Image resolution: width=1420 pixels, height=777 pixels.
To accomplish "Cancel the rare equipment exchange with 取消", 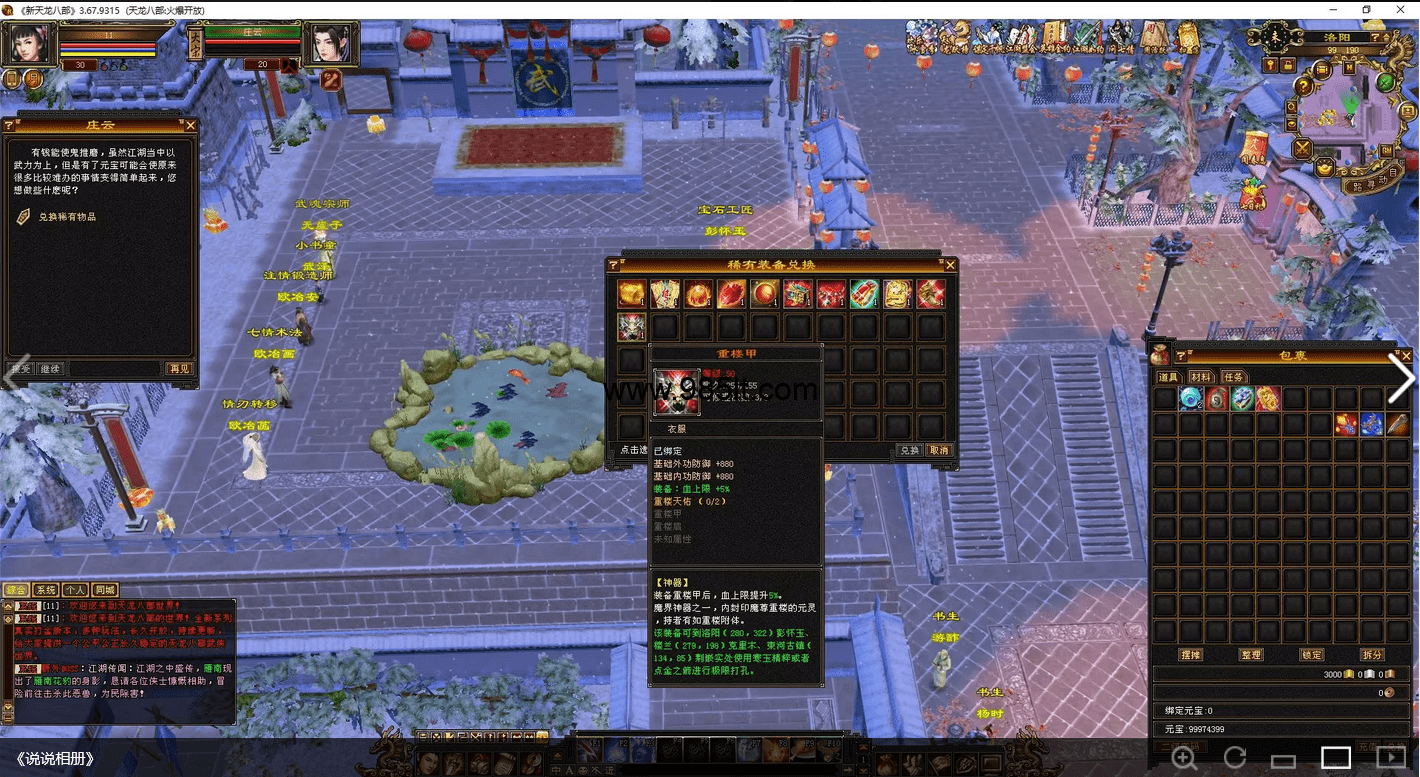I will click(939, 451).
